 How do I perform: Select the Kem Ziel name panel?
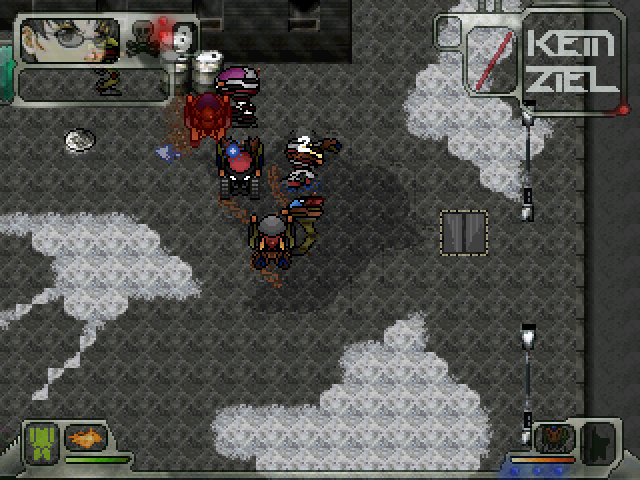click(x=572, y=58)
